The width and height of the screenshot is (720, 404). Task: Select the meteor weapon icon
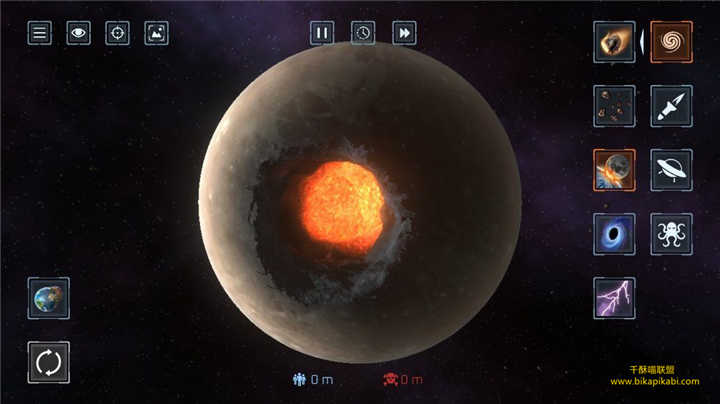tap(612, 42)
